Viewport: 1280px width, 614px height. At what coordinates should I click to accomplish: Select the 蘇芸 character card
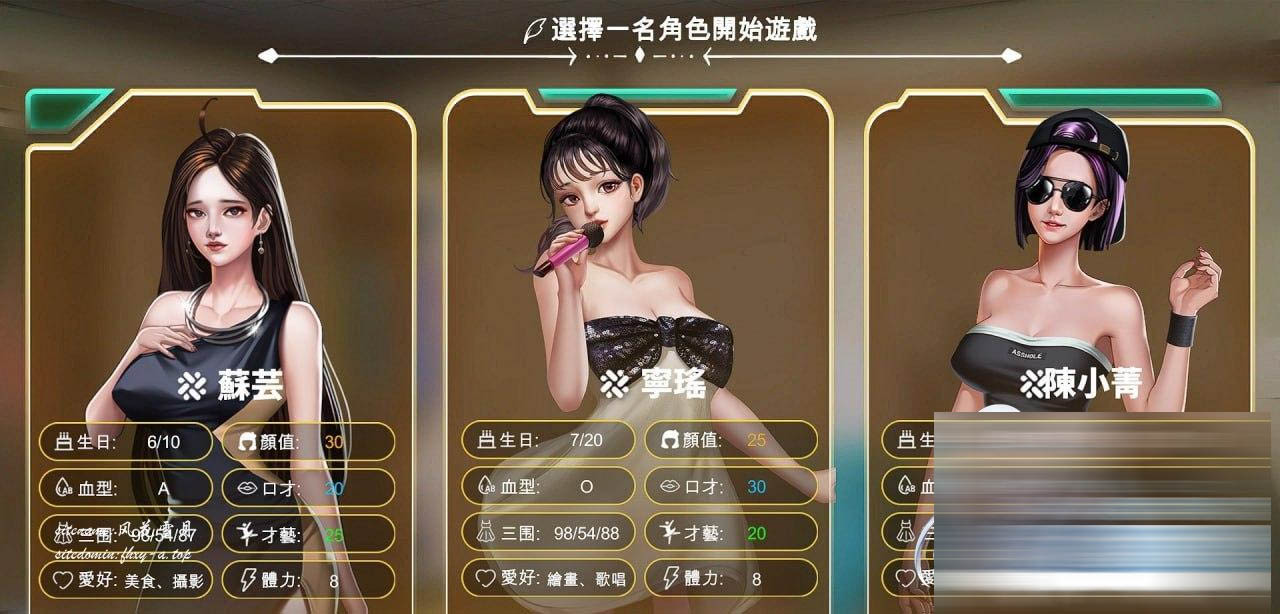tap(220, 300)
